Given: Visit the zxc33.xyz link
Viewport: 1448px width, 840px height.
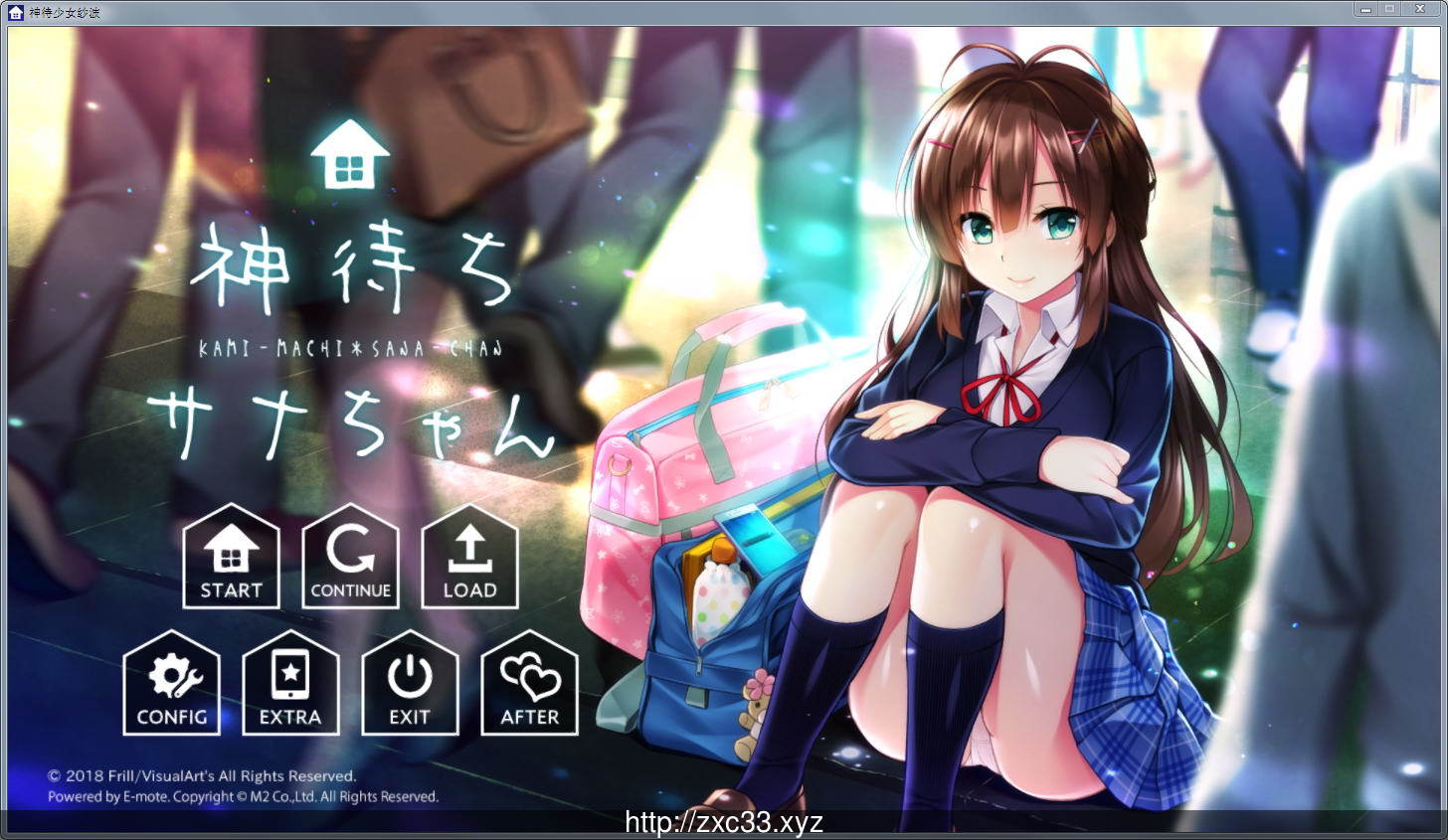Looking at the screenshot, I should pyautogui.click(x=723, y=819).
